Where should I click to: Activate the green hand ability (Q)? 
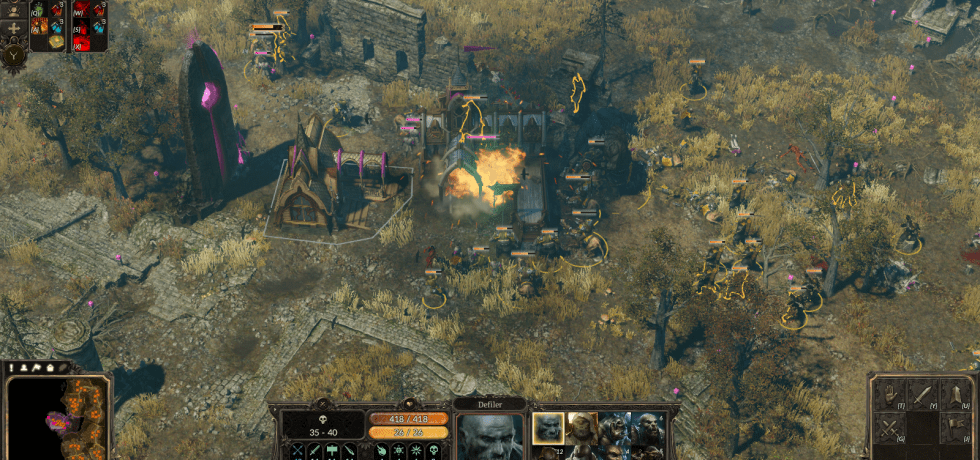point(38,10)
